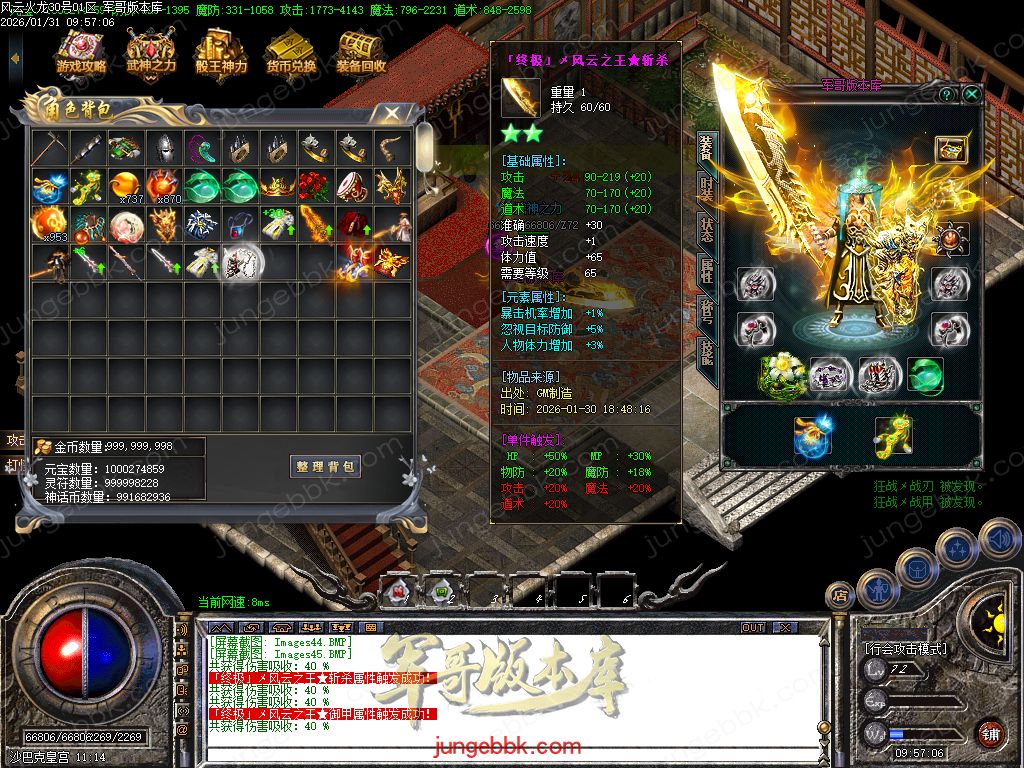Select the golden crown item in the bag
The height and width of the screenshot is (768, 1024).
click(x=278, y=187)
